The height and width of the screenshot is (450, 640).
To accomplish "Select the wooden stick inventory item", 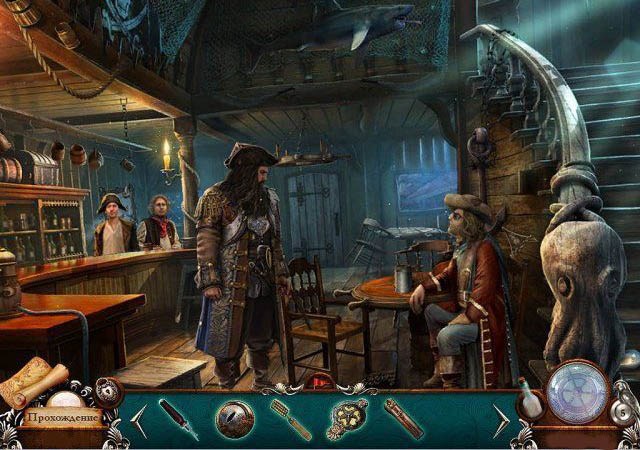I will pos(404,418).
